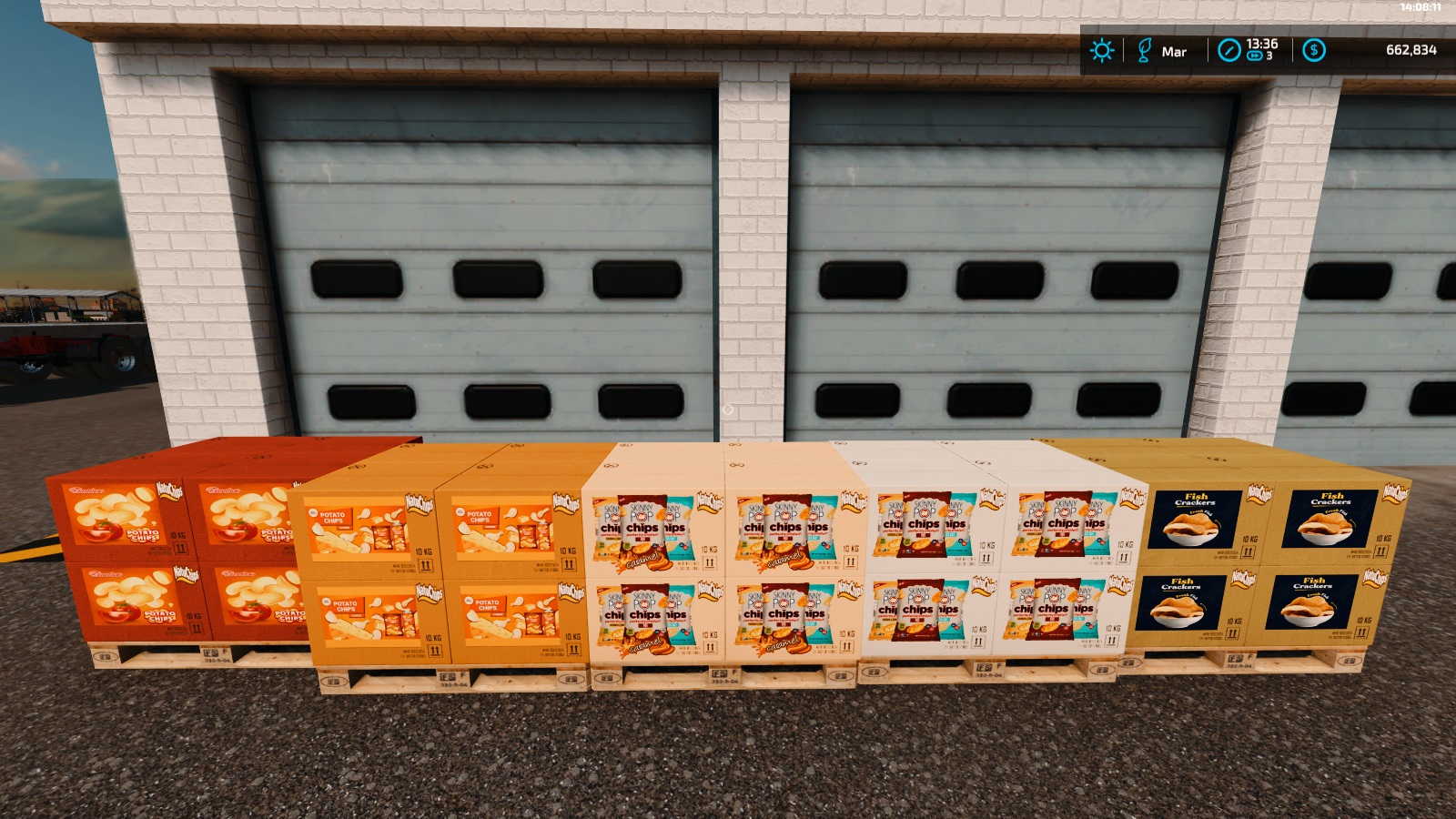Select the Mar month indicator
Image resolution: width=1456 pixels, height=819 pixels.
pyautogui.click(x=1174, y=52)
